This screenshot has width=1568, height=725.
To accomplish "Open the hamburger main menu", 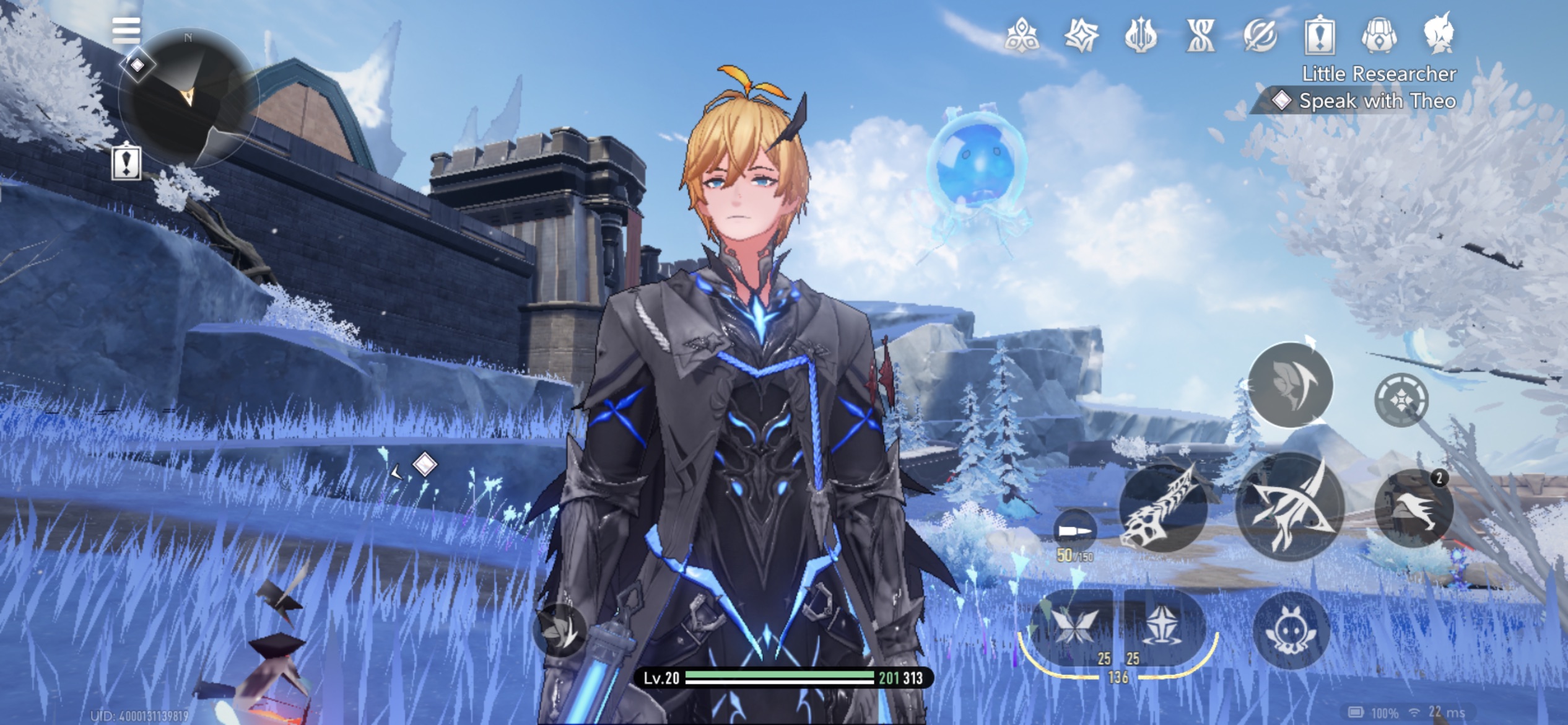I will pos(126,29).
